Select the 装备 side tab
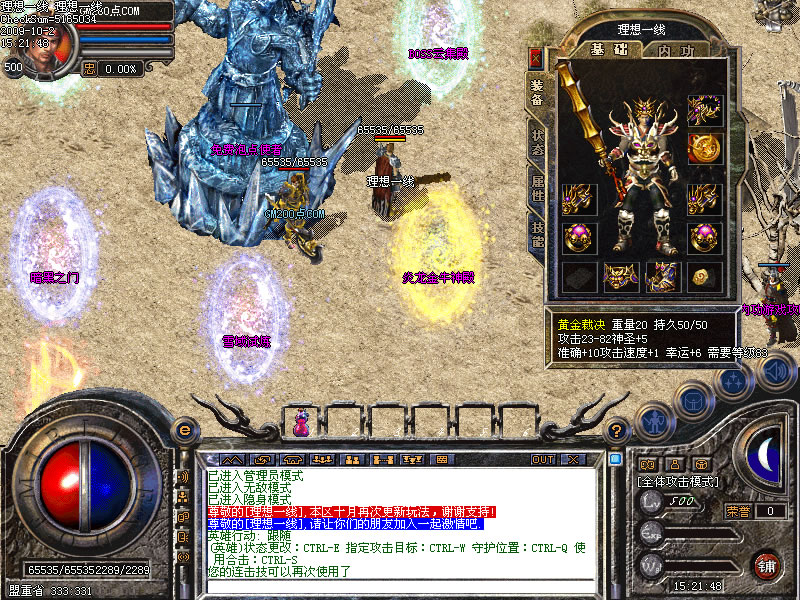800x600 pixels. (536, 92)
